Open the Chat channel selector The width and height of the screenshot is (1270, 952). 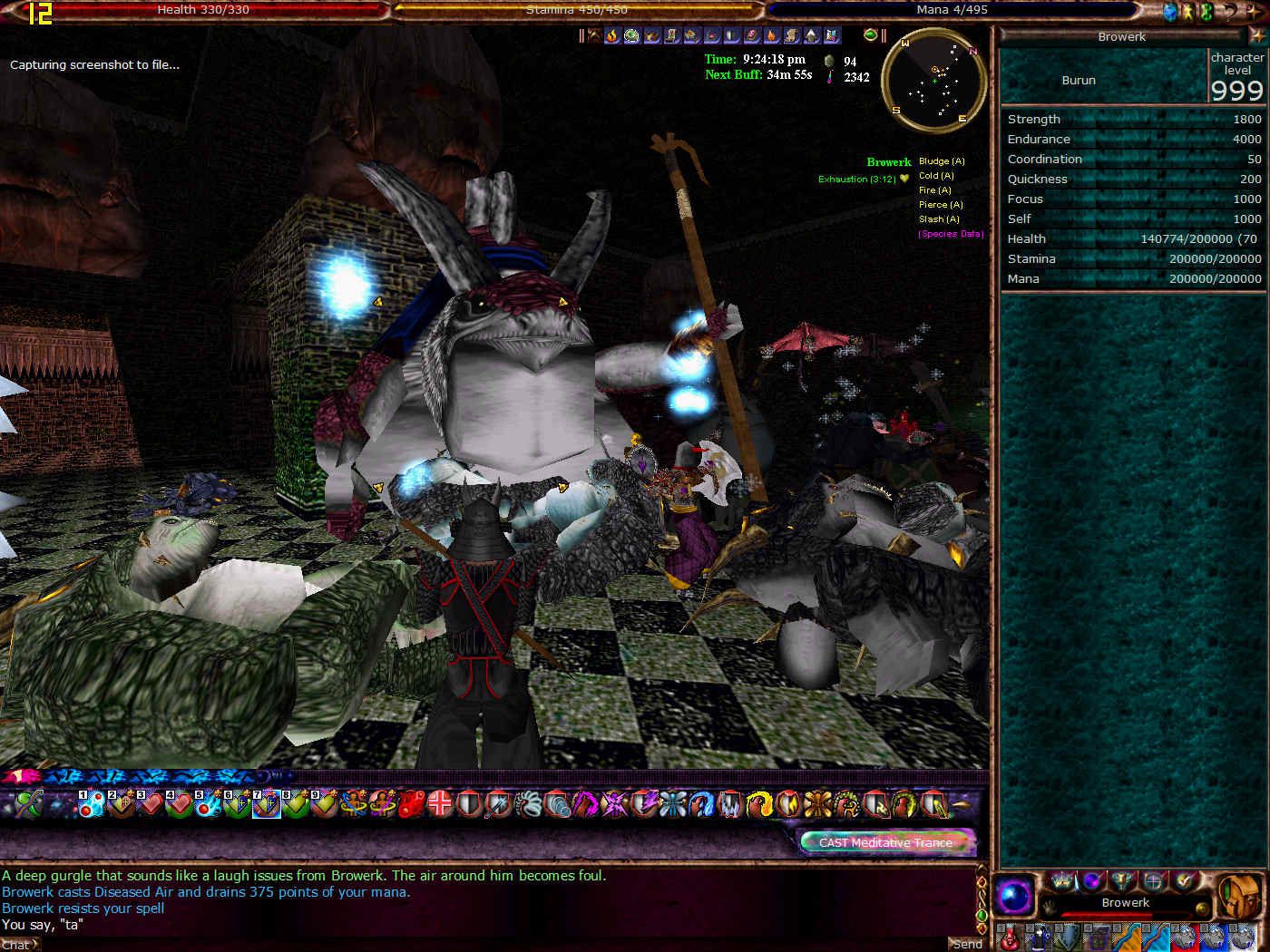(x=18, y=945)
